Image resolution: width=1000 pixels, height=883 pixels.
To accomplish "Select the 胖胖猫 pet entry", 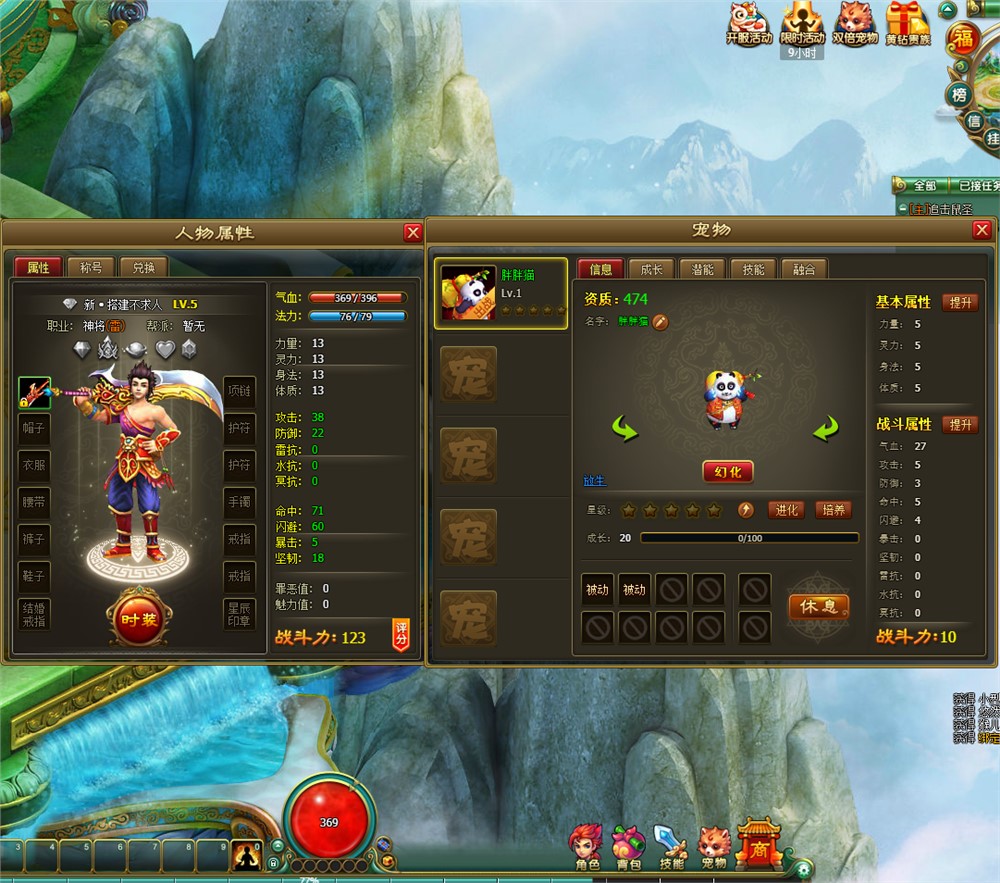I will point(500,293).
